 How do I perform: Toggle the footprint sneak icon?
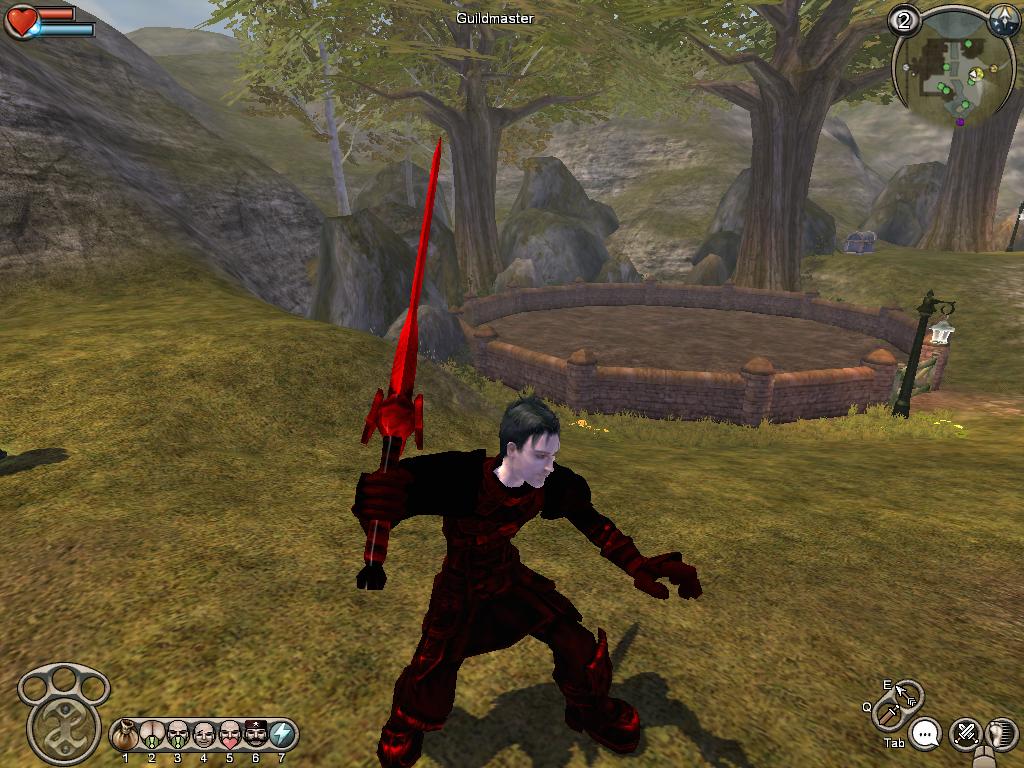click(x=1000, y=734)
